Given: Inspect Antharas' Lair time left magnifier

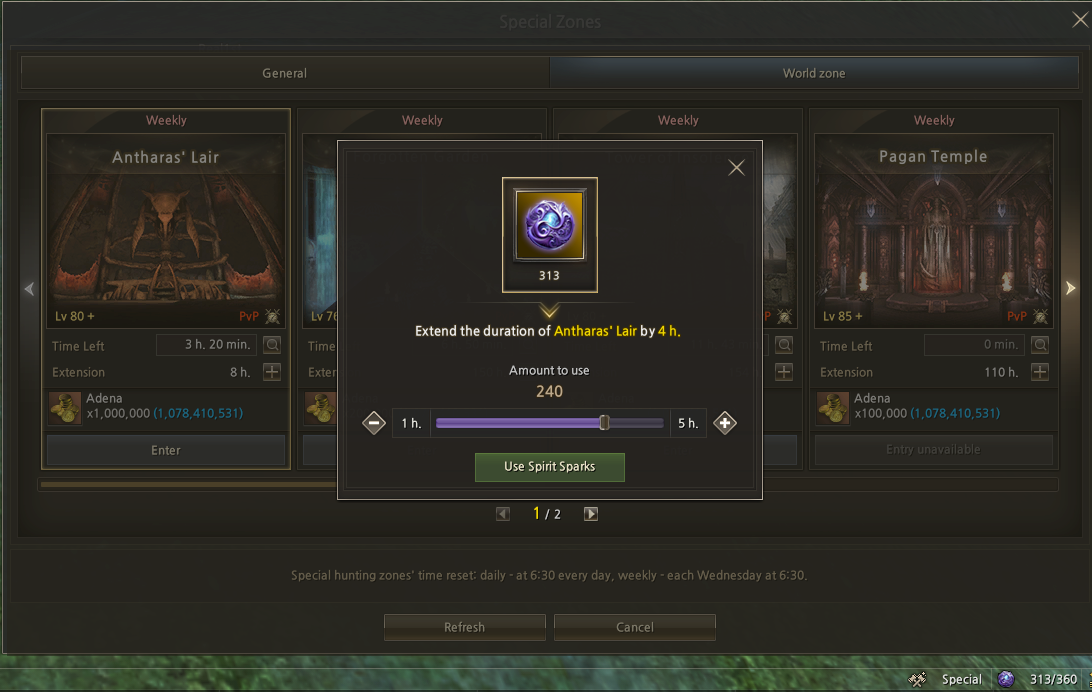Looking at the screenshot, I should click(272, 345).
